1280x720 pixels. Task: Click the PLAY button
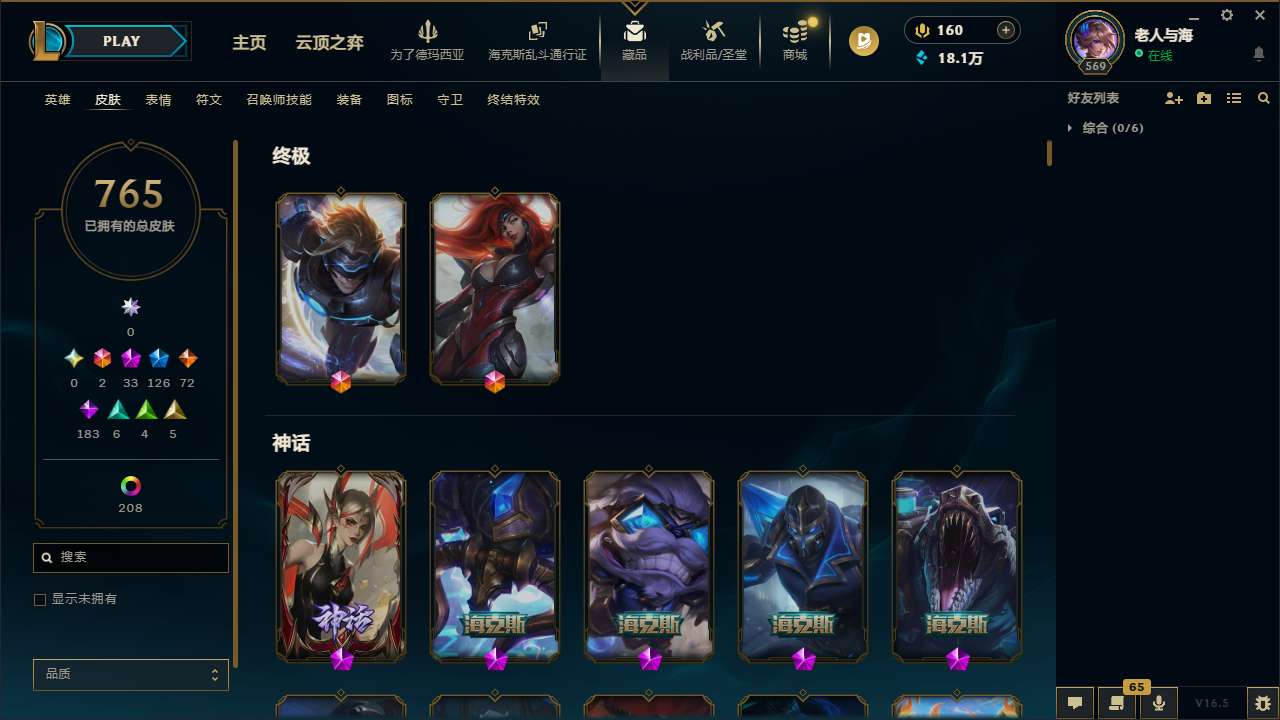(121, 41)
